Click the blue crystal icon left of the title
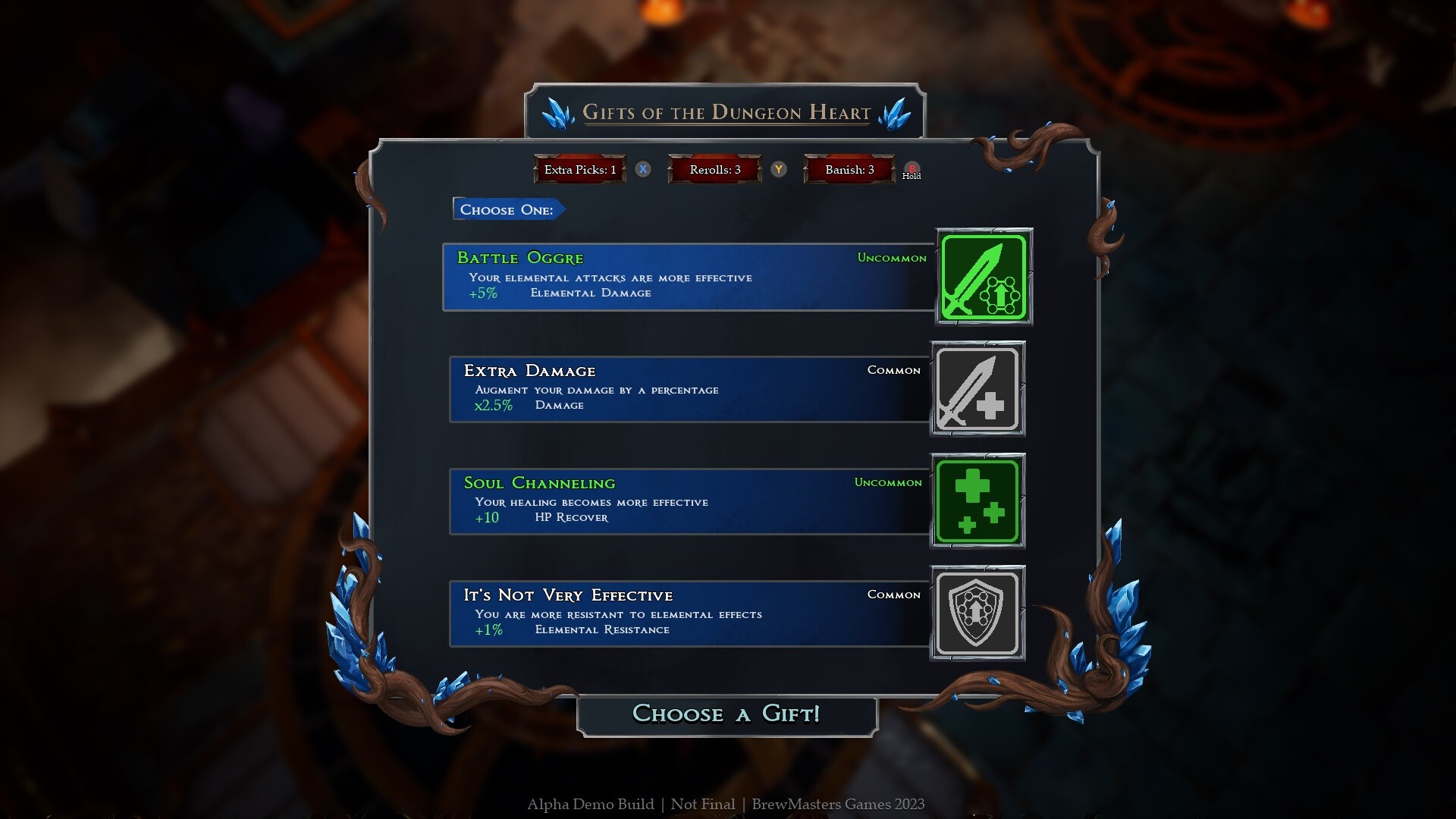 558,111
